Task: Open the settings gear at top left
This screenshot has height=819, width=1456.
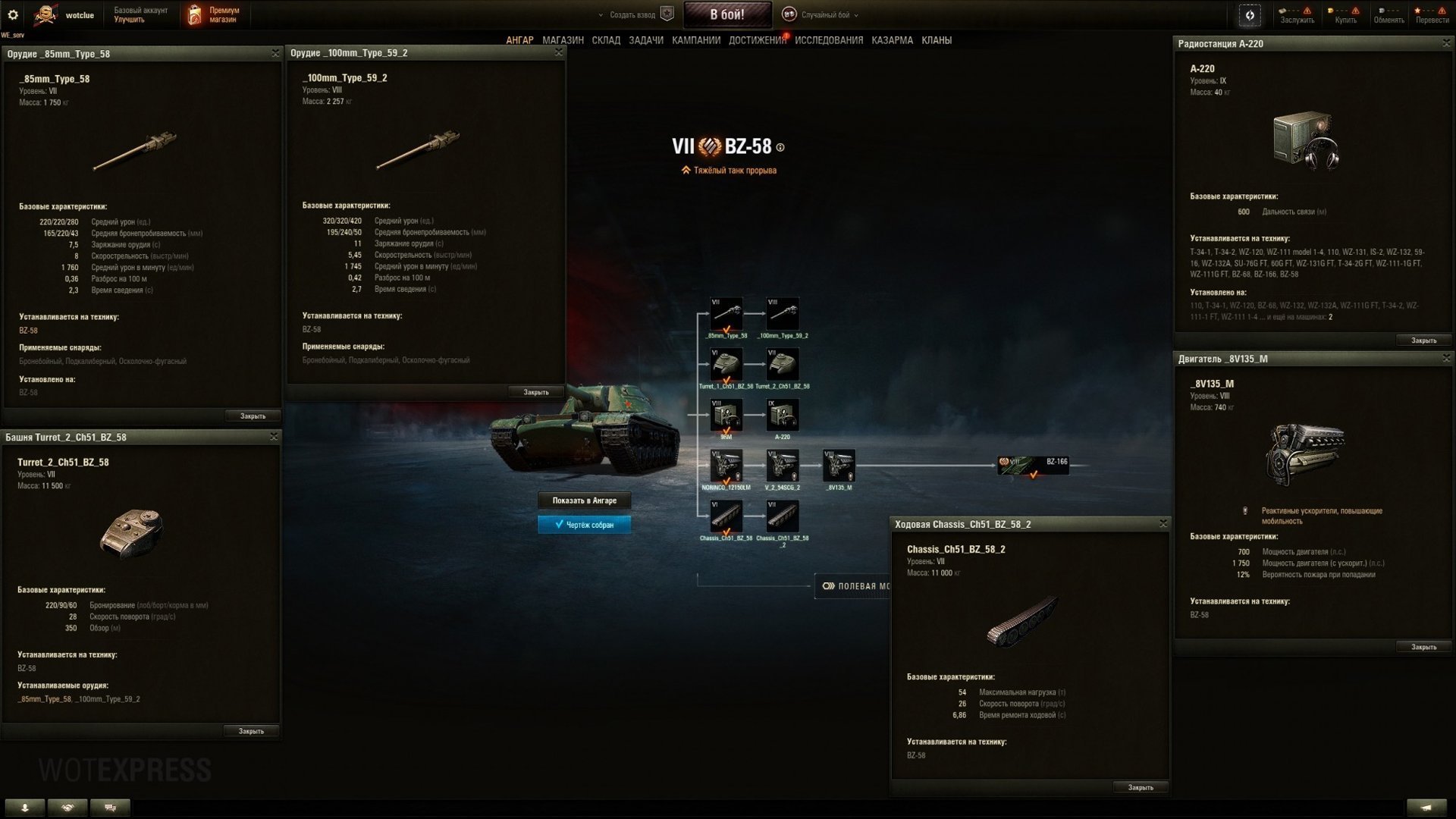Action: (13, 13)
